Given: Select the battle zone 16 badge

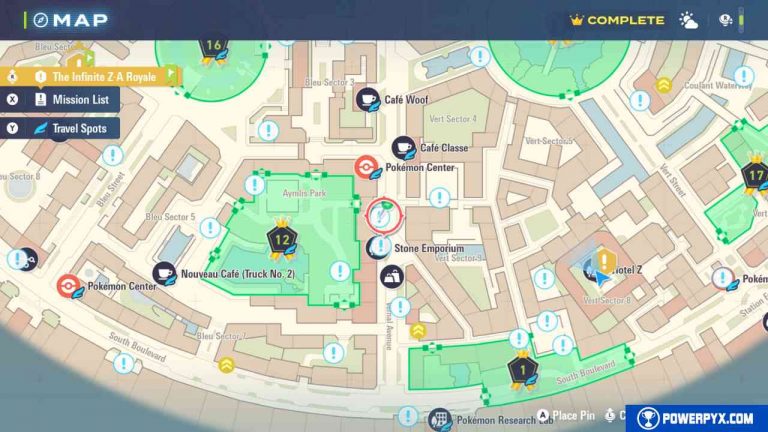Looking at the screenshot, I should [x=213, y=46].
